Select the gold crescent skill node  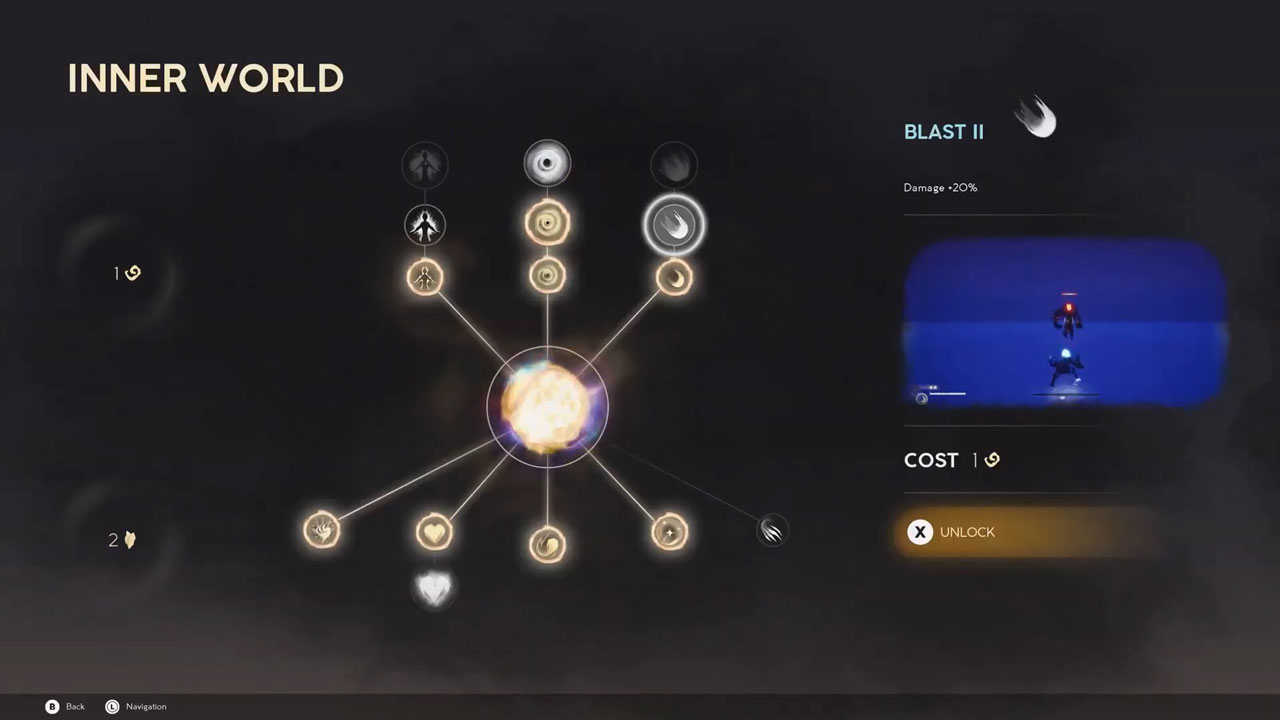click(674, 277)
